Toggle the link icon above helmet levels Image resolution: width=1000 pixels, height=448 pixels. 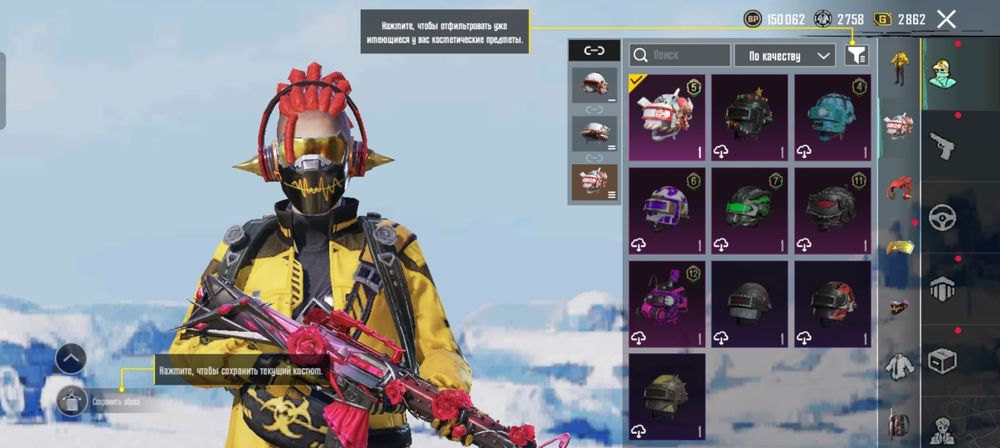click(594, 50)
